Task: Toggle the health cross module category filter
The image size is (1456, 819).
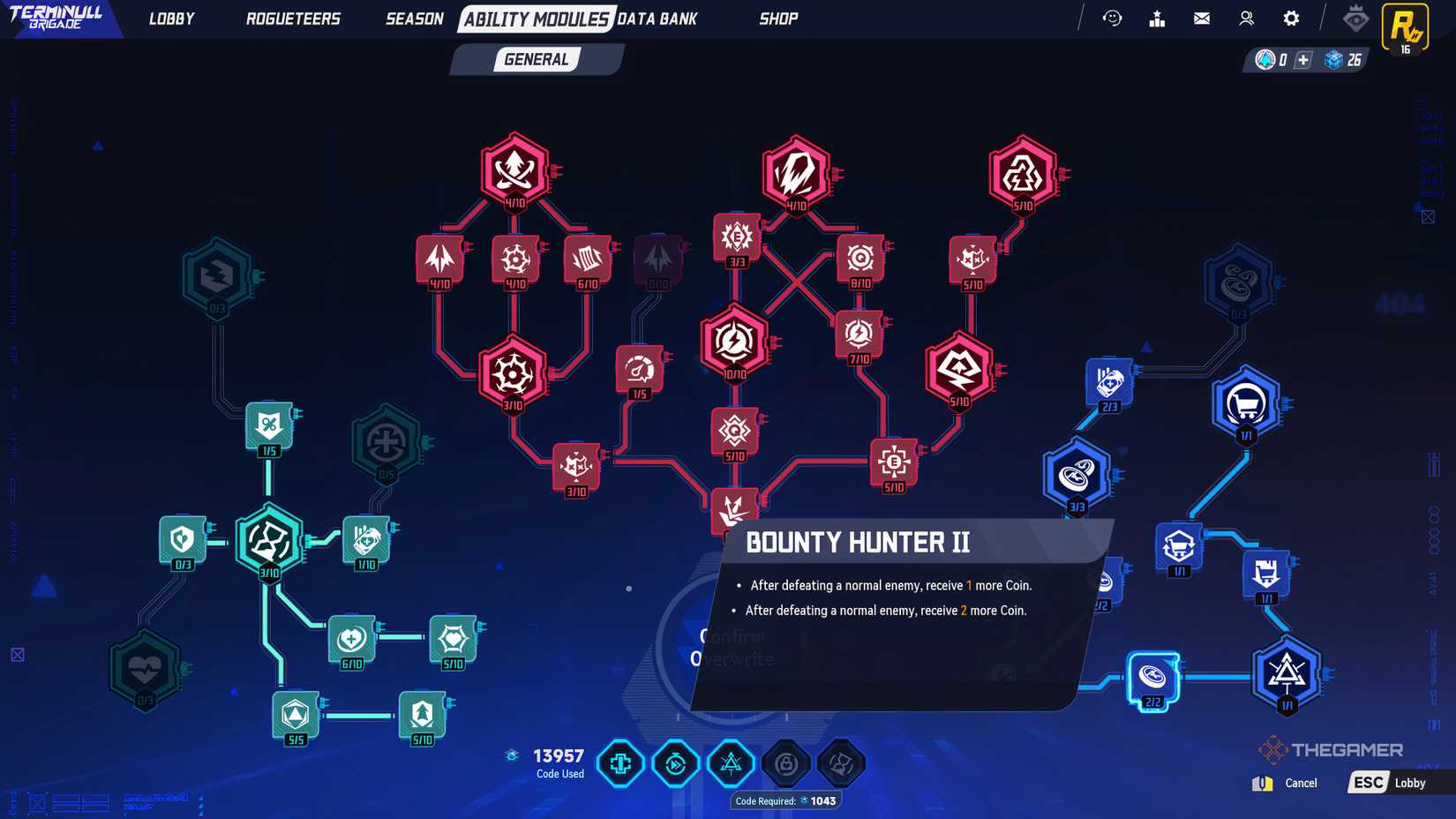Action: click(620, 763)
